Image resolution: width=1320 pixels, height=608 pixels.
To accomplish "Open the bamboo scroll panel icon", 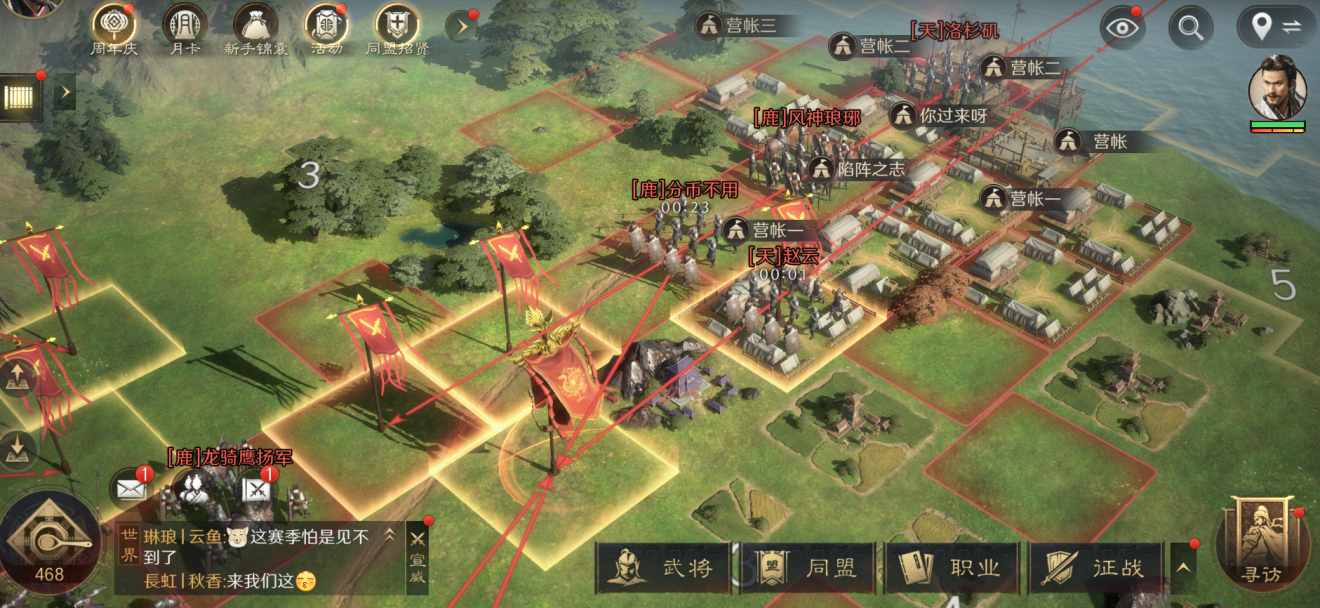I will click(x=19, y=96).
